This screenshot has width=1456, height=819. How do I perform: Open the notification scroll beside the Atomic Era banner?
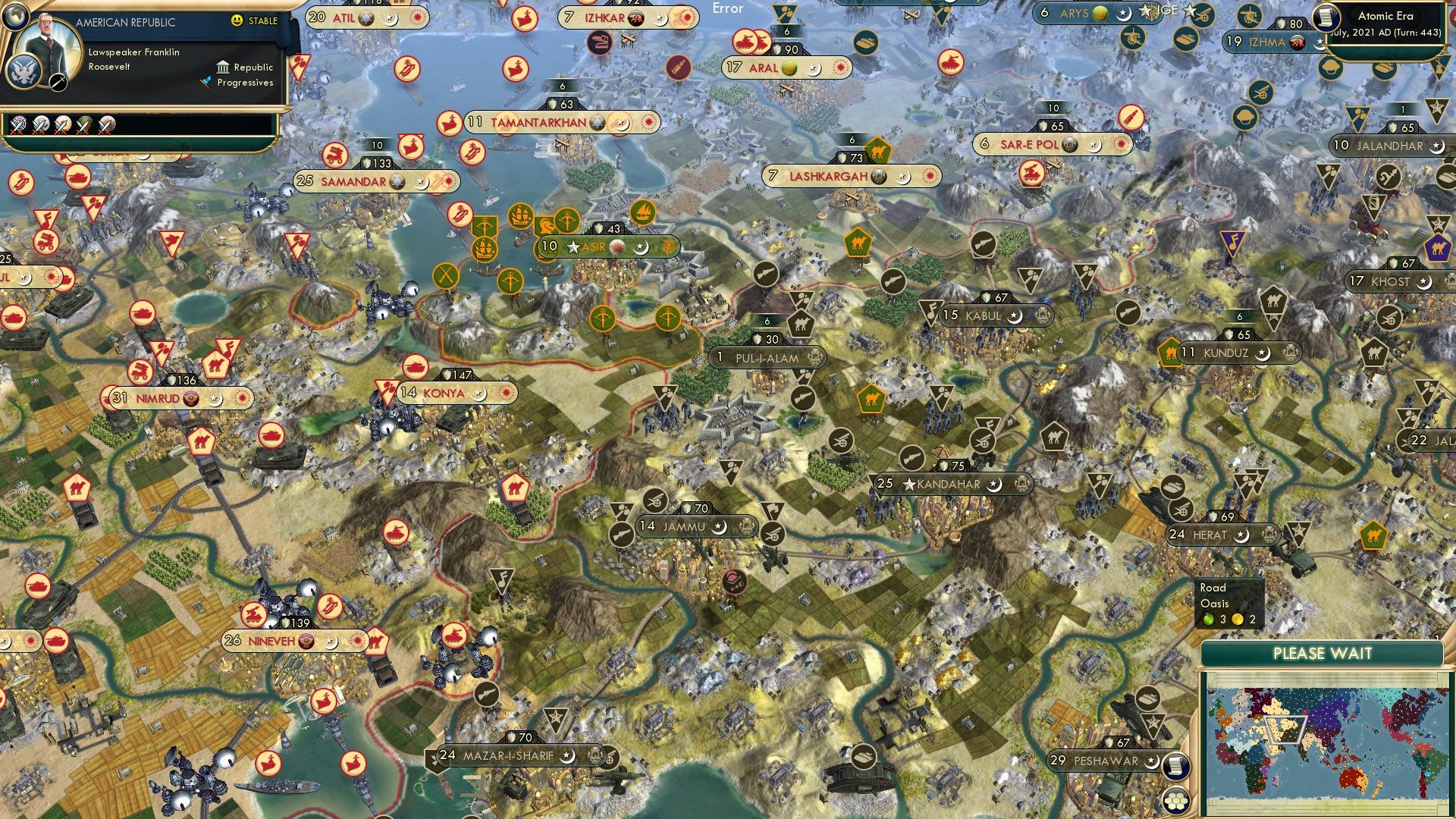(x=1328, y=17)
